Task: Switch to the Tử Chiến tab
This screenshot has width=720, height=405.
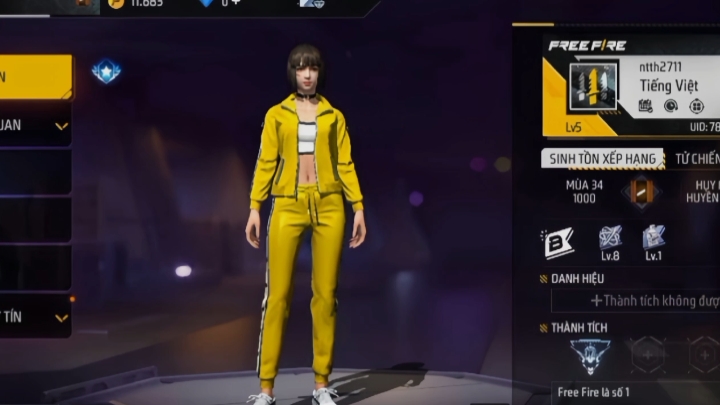Action: click(697, 159)
